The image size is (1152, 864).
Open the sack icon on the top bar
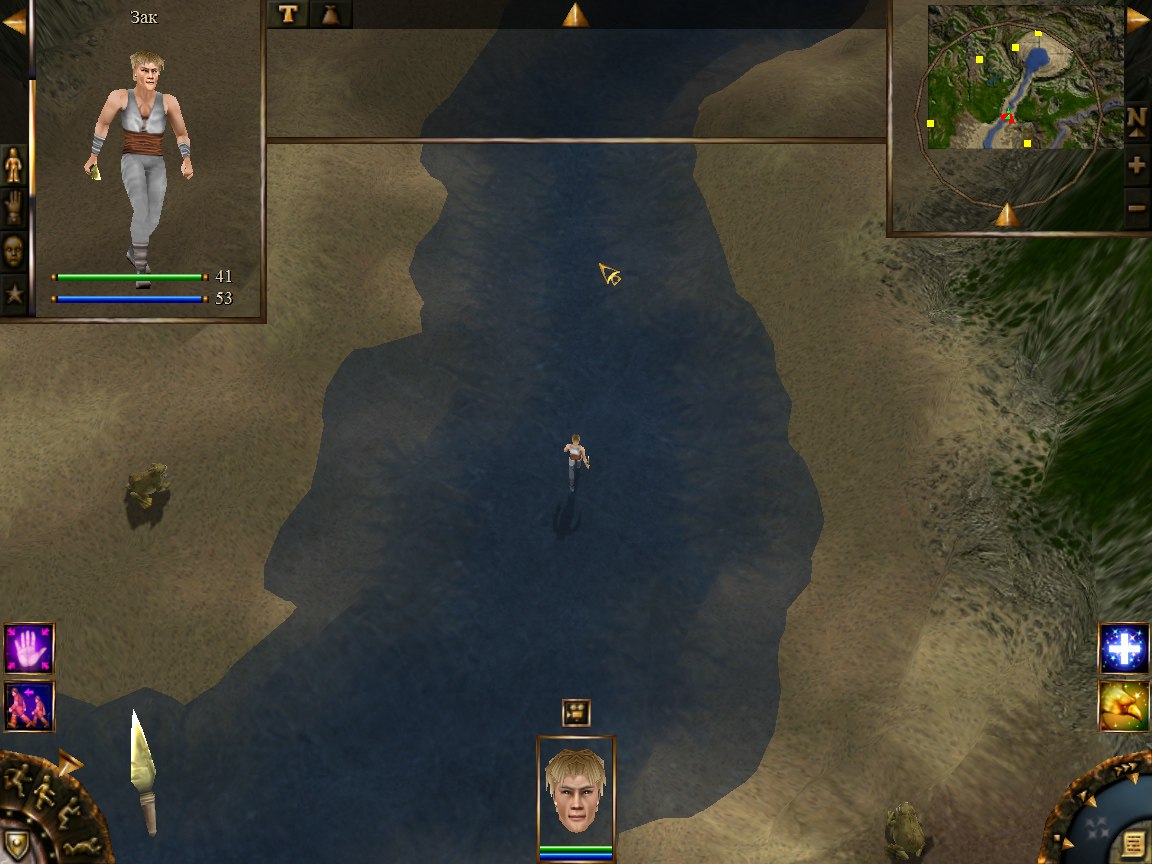click(x=330, y=14)
